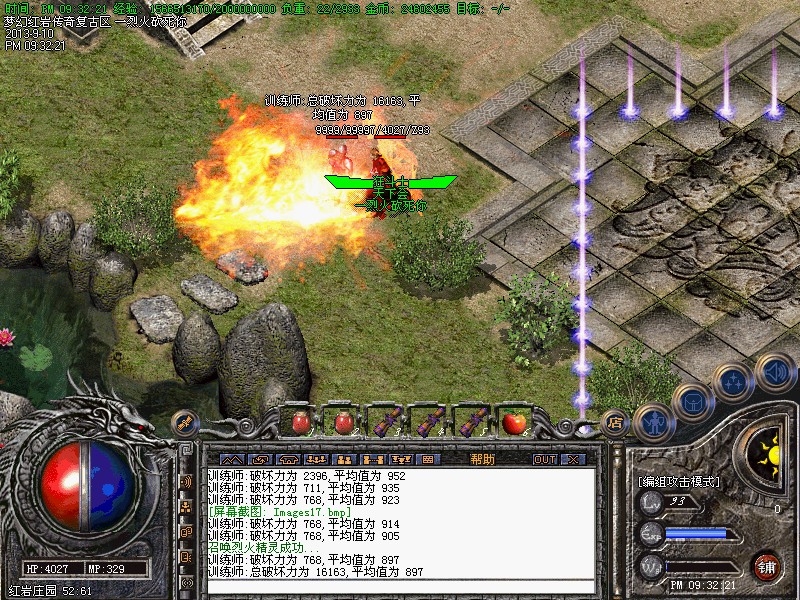Click the satellite icon left of belt

[x=184, y=422]
